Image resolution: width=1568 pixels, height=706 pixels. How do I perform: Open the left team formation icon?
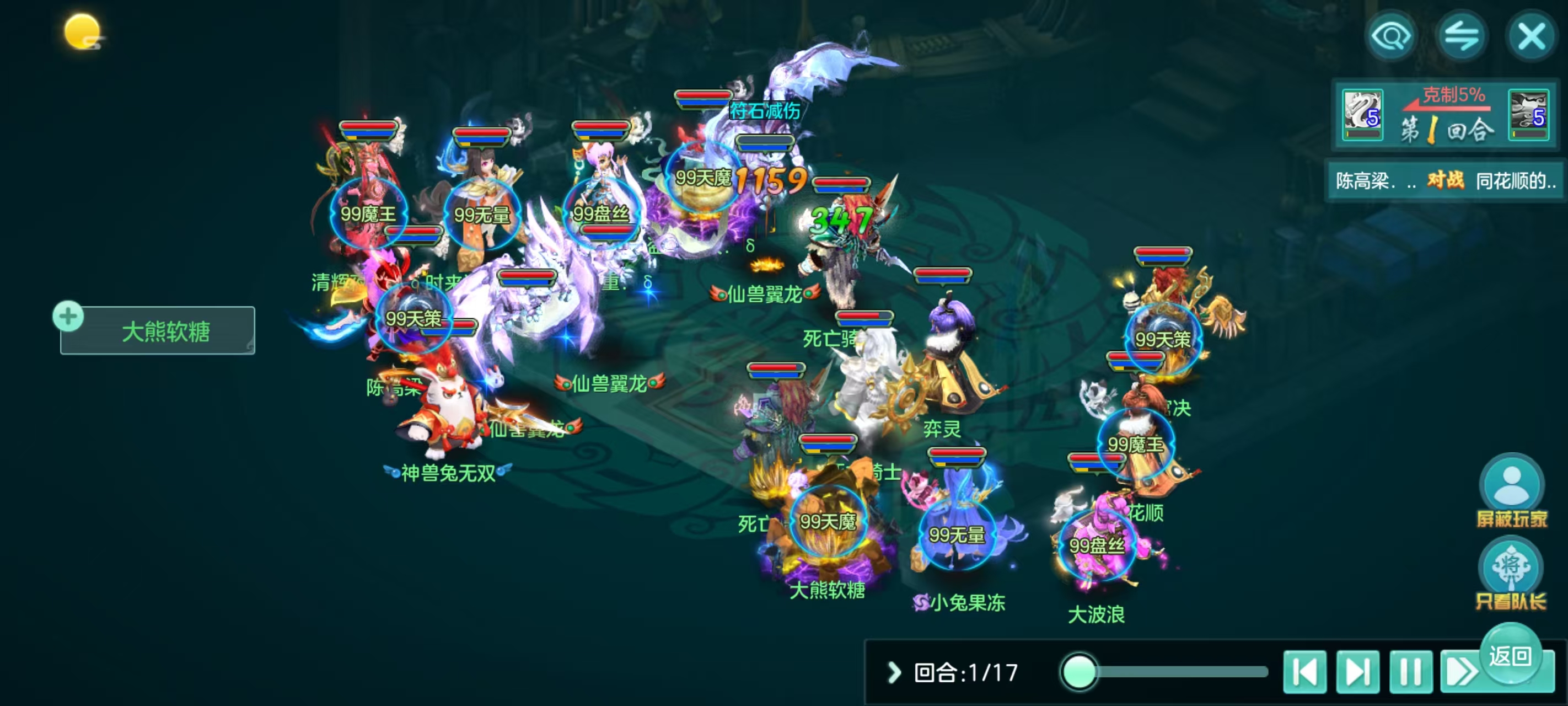click(x=1362, y=115)
